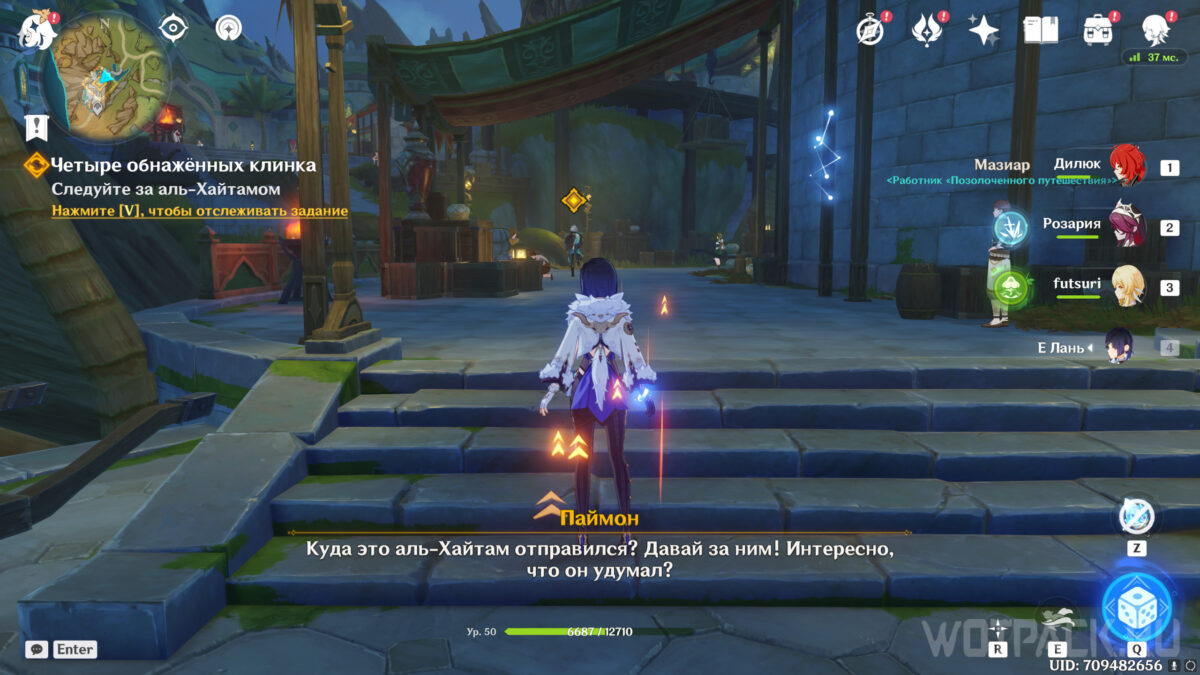The image size is (1200, 675).
Task: Click the eye icon beside the minimap
Action: [174, 28]
